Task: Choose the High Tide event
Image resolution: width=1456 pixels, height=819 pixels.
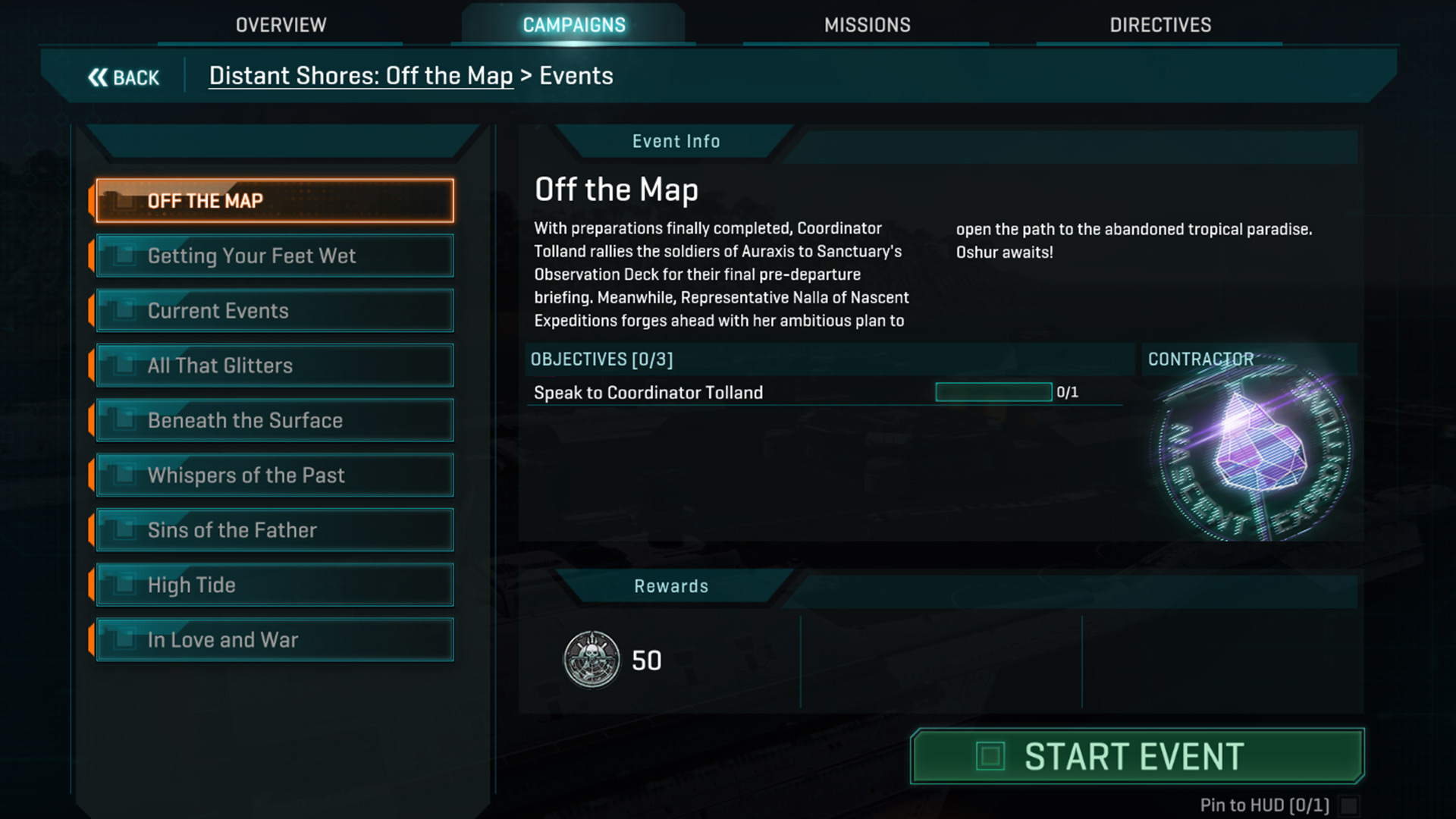Action: pos(275,585)
